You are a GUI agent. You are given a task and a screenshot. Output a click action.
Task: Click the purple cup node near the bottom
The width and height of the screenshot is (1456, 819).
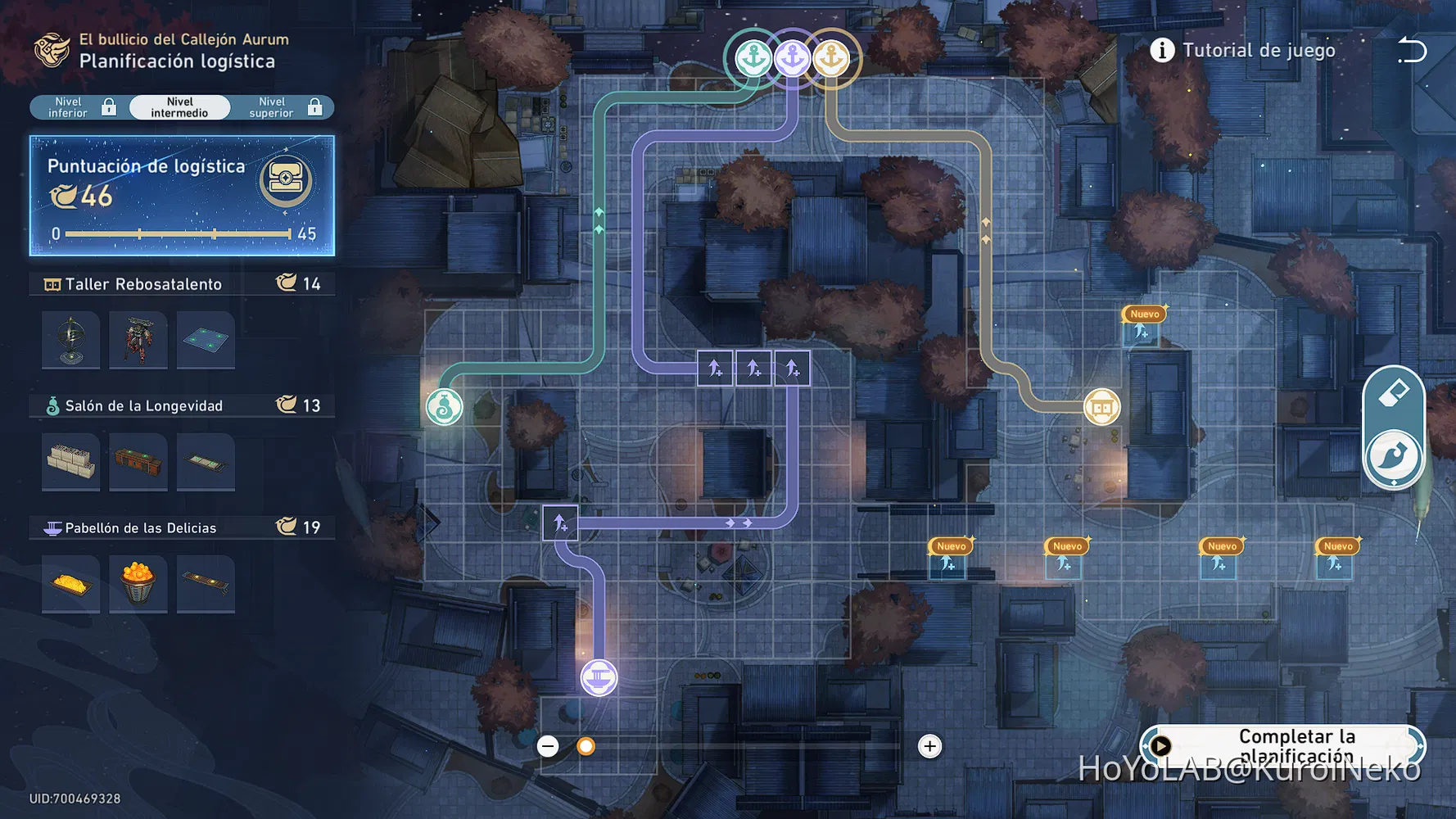(600, 677)
